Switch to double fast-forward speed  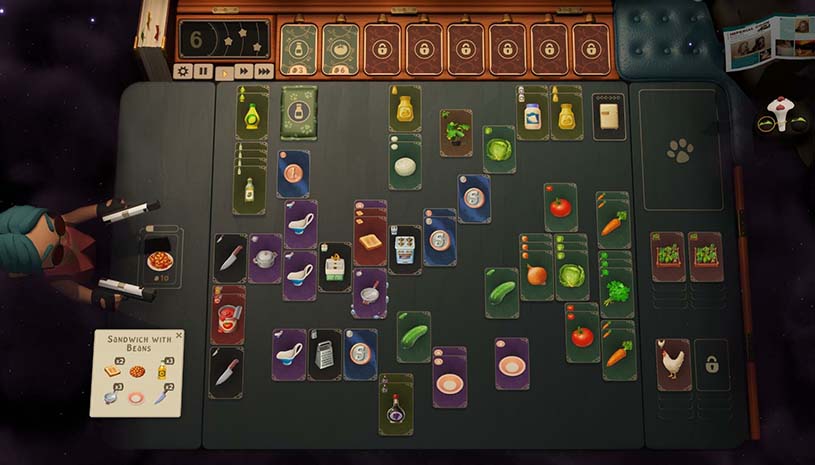point(244,71)
